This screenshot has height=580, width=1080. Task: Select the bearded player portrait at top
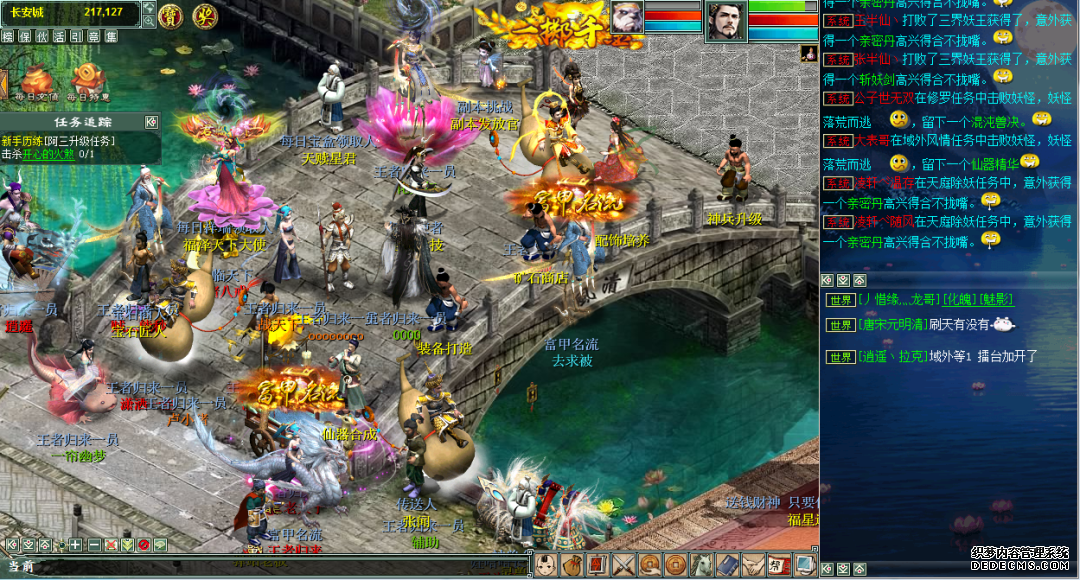pos(726,21)
